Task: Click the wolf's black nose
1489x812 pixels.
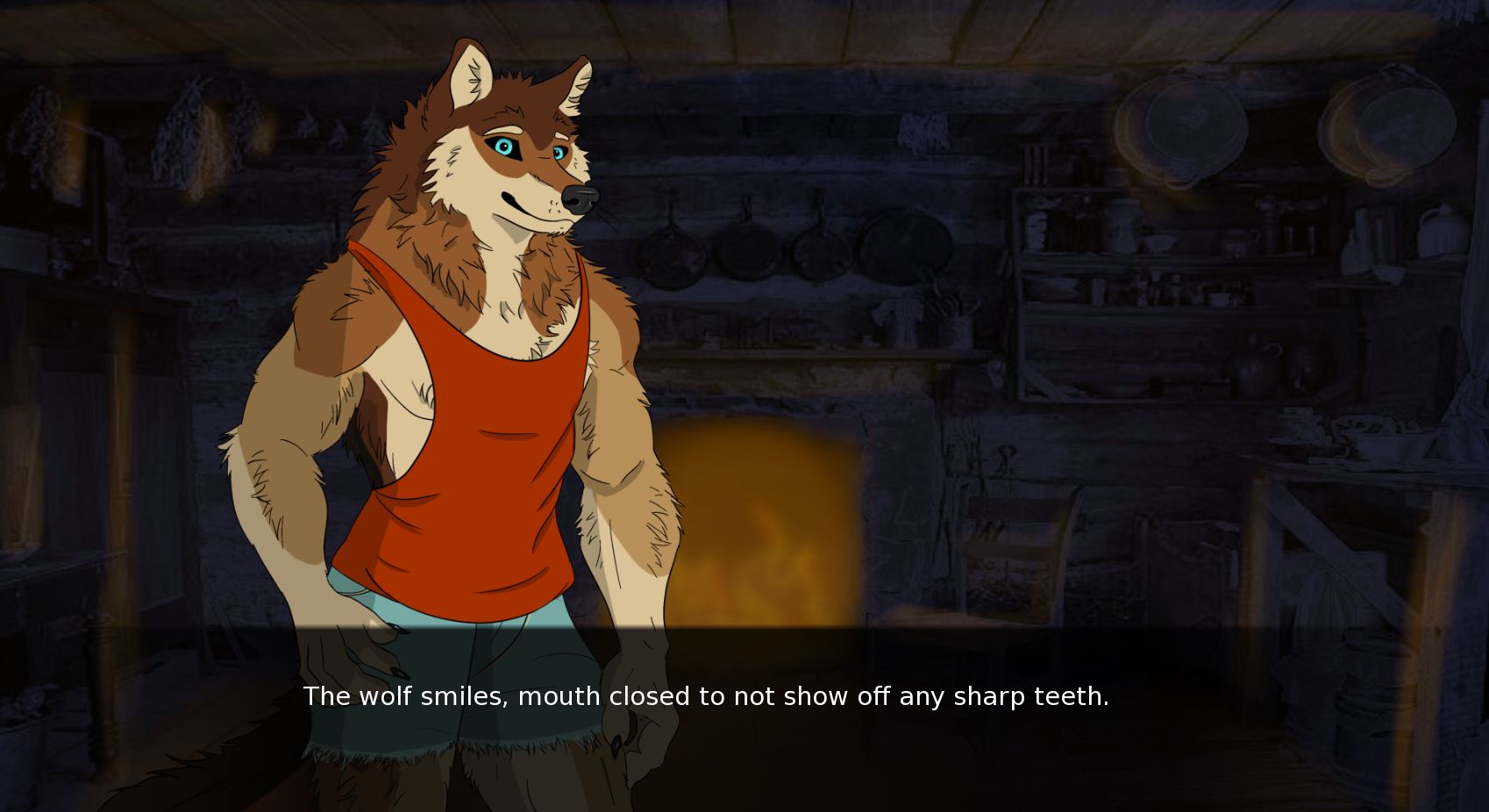Action: [x=579, y=200]
